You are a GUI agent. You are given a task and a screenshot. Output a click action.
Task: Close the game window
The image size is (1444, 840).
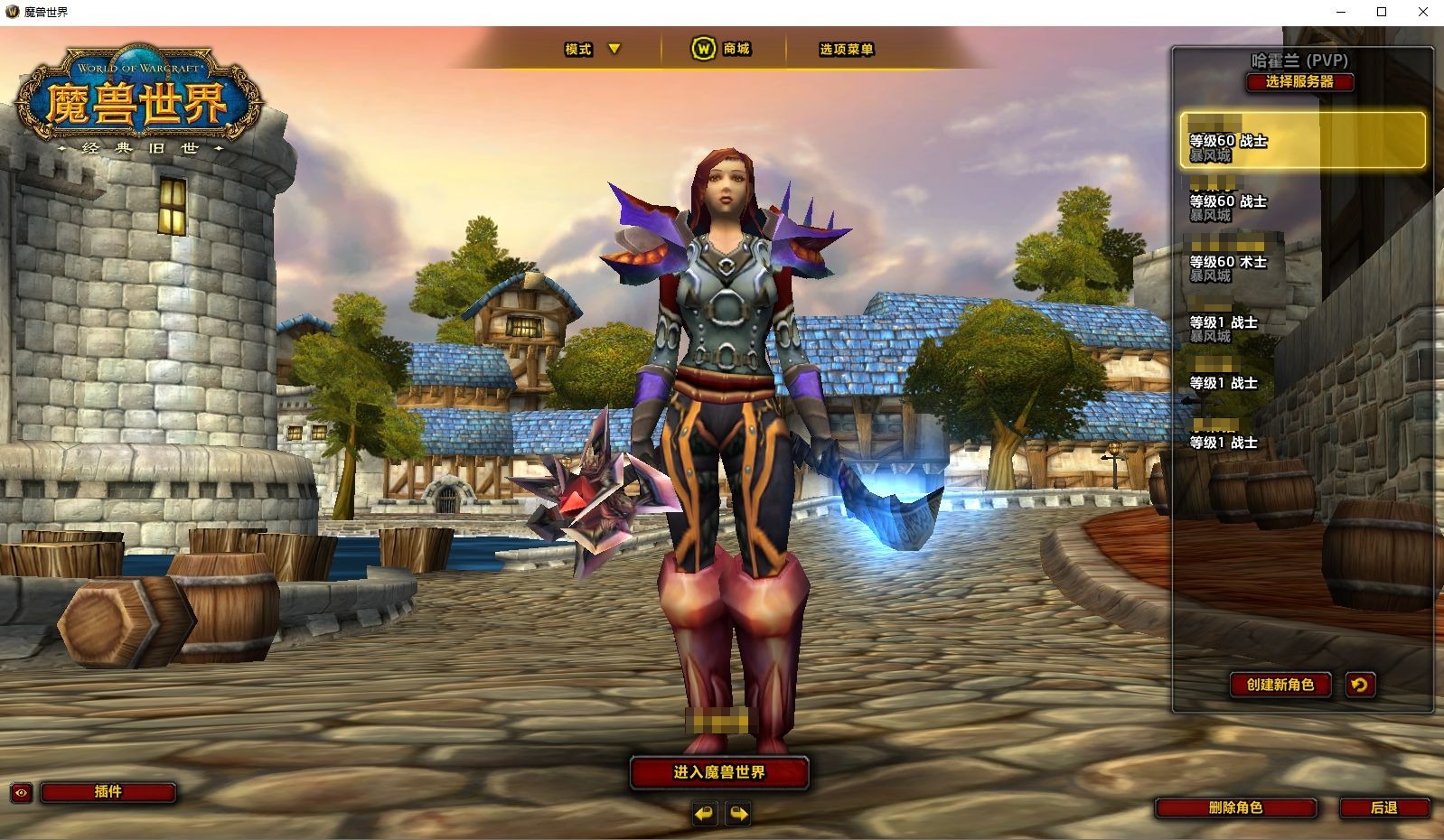1422,12
